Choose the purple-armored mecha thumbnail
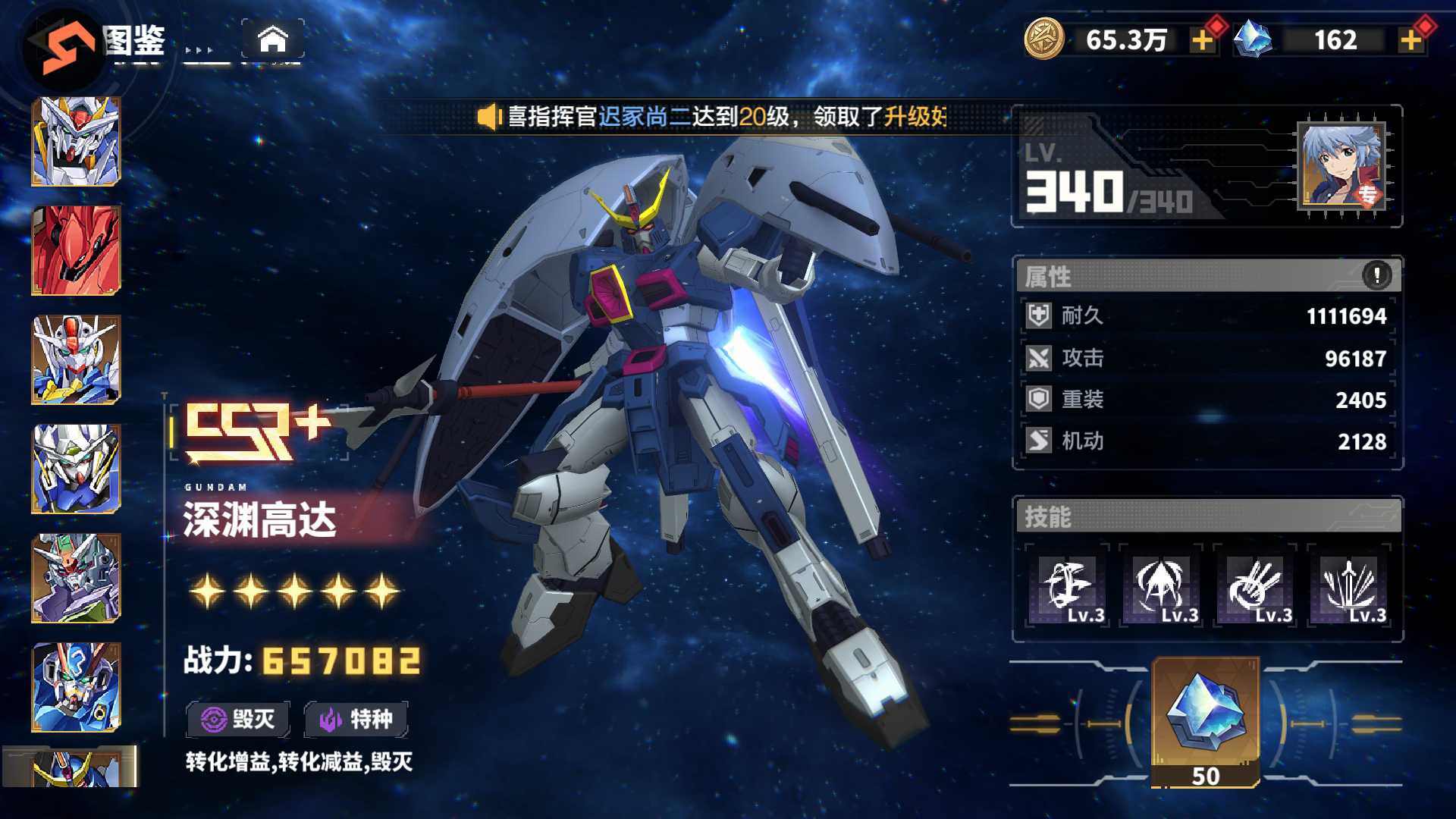 pyautogui.click(x=76, y=578)
